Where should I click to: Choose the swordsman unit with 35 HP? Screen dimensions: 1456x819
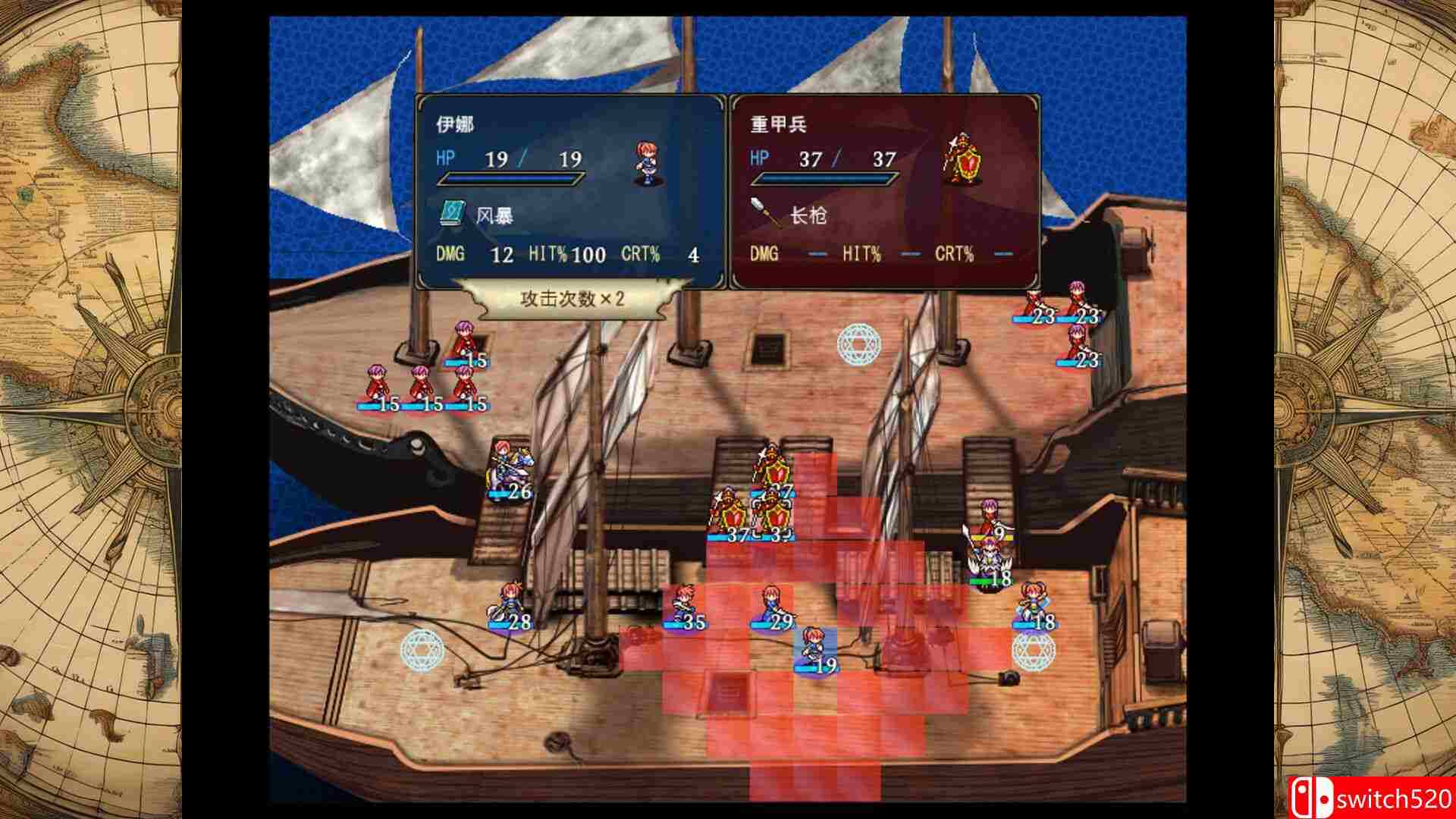683,607
